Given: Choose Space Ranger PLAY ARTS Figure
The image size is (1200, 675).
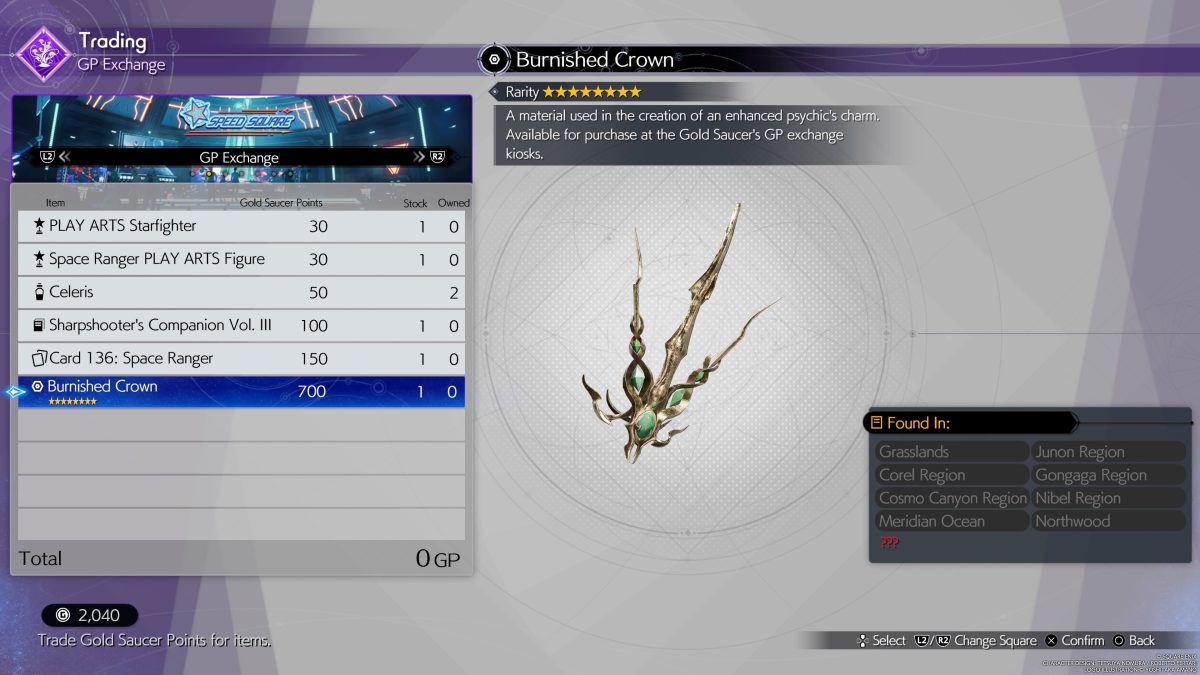Looking at the screenshot, I should click(241, 260).
